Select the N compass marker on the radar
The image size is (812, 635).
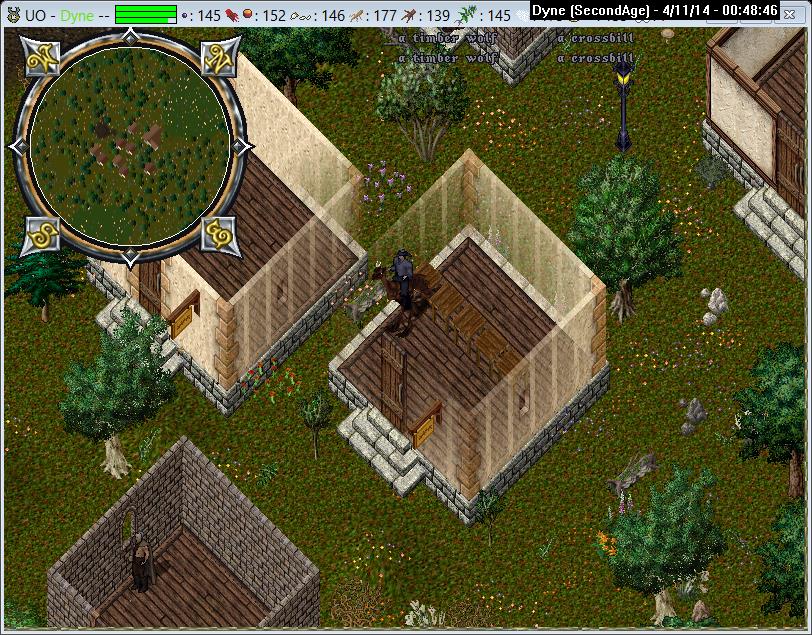[218, 58]
